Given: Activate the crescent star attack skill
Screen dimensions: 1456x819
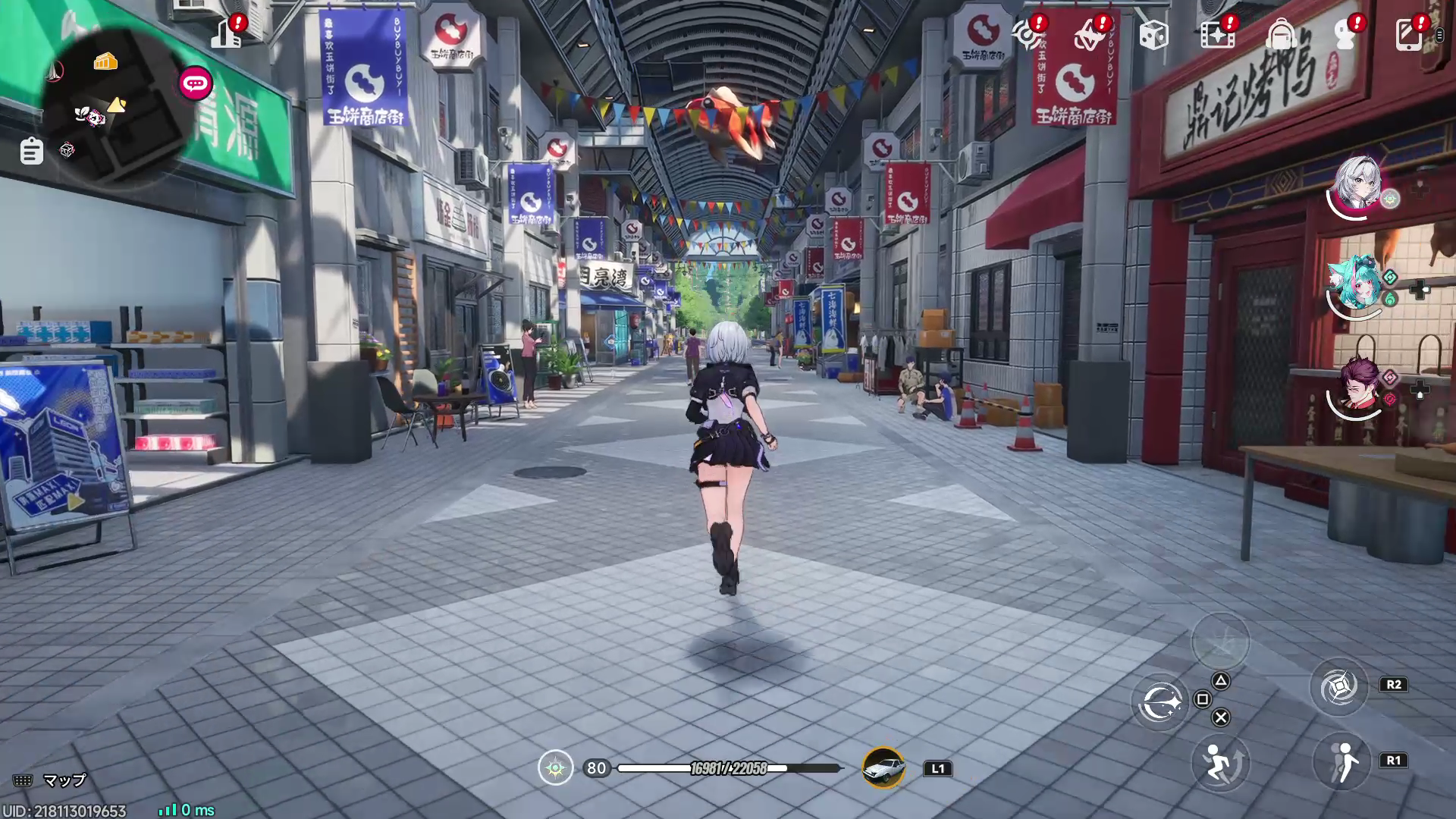Looking at the screenshot, I should point(1160,702).
